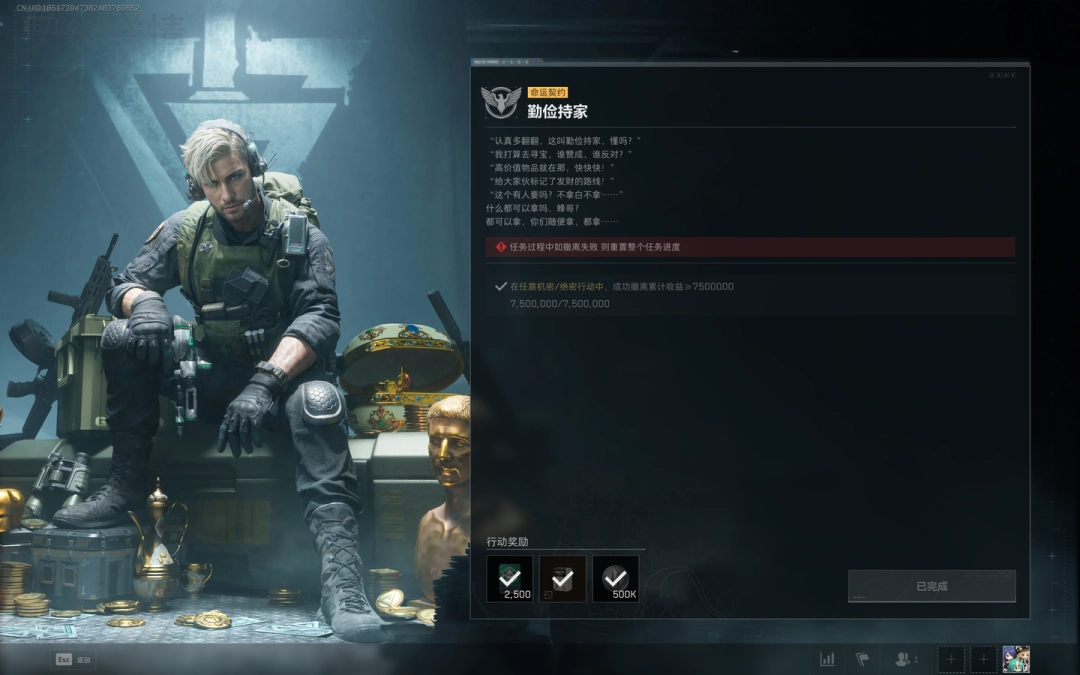Click the player avatar portrait

click(x=1016, y=659)
